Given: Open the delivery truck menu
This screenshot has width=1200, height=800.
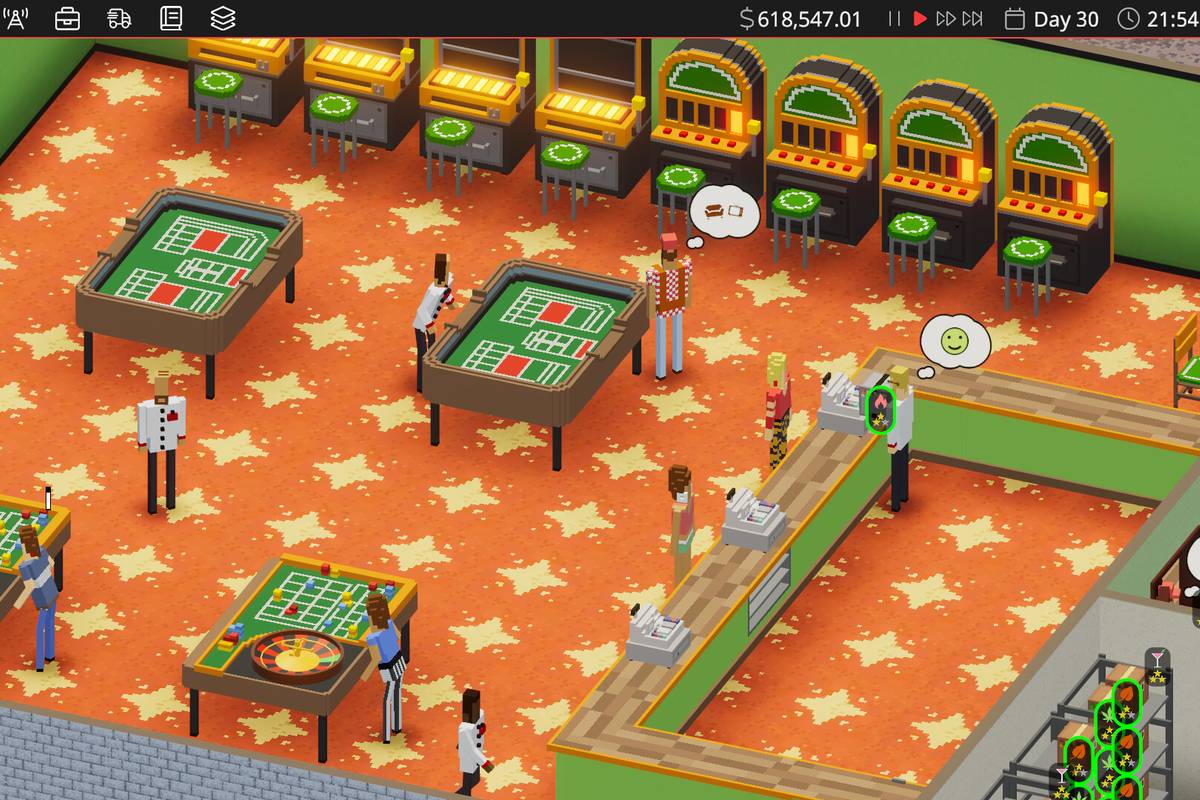Looking at the screenshot, I should 119,18.
